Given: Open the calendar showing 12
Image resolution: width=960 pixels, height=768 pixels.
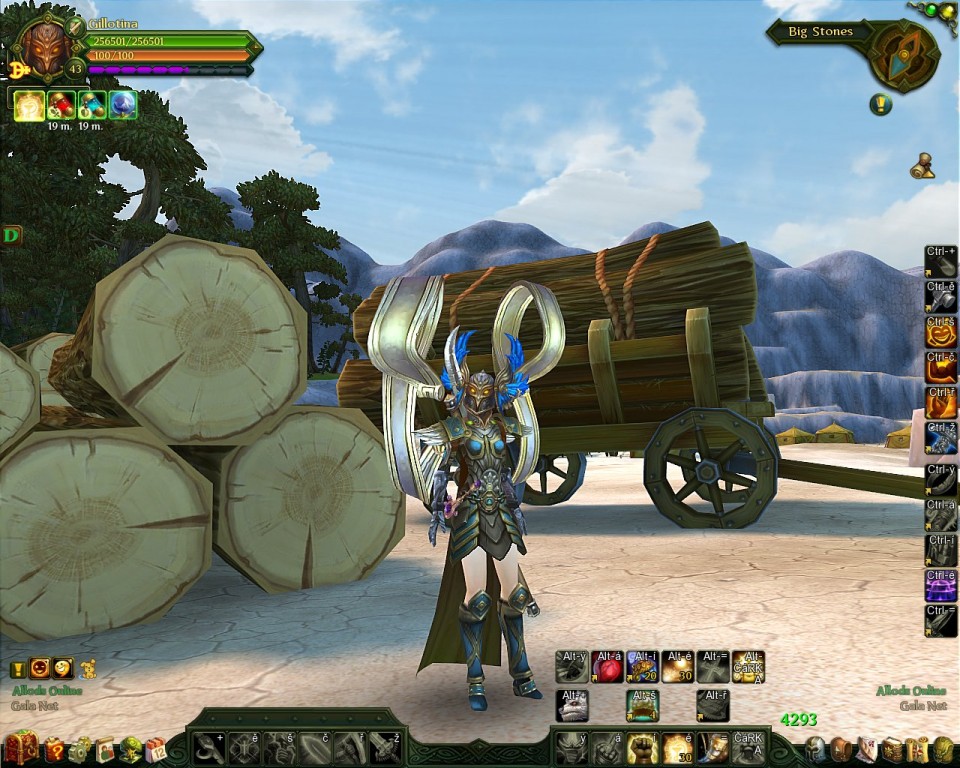Looking at the screenshot, I should (x=155, y=749).
